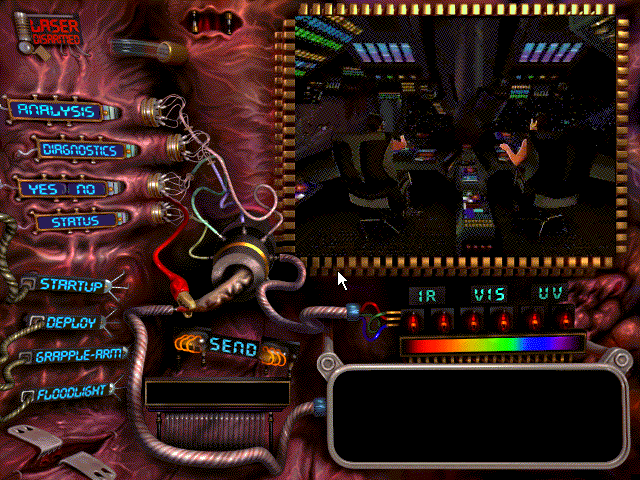Answer NO on the reply panel

click(x=86, y=189)
